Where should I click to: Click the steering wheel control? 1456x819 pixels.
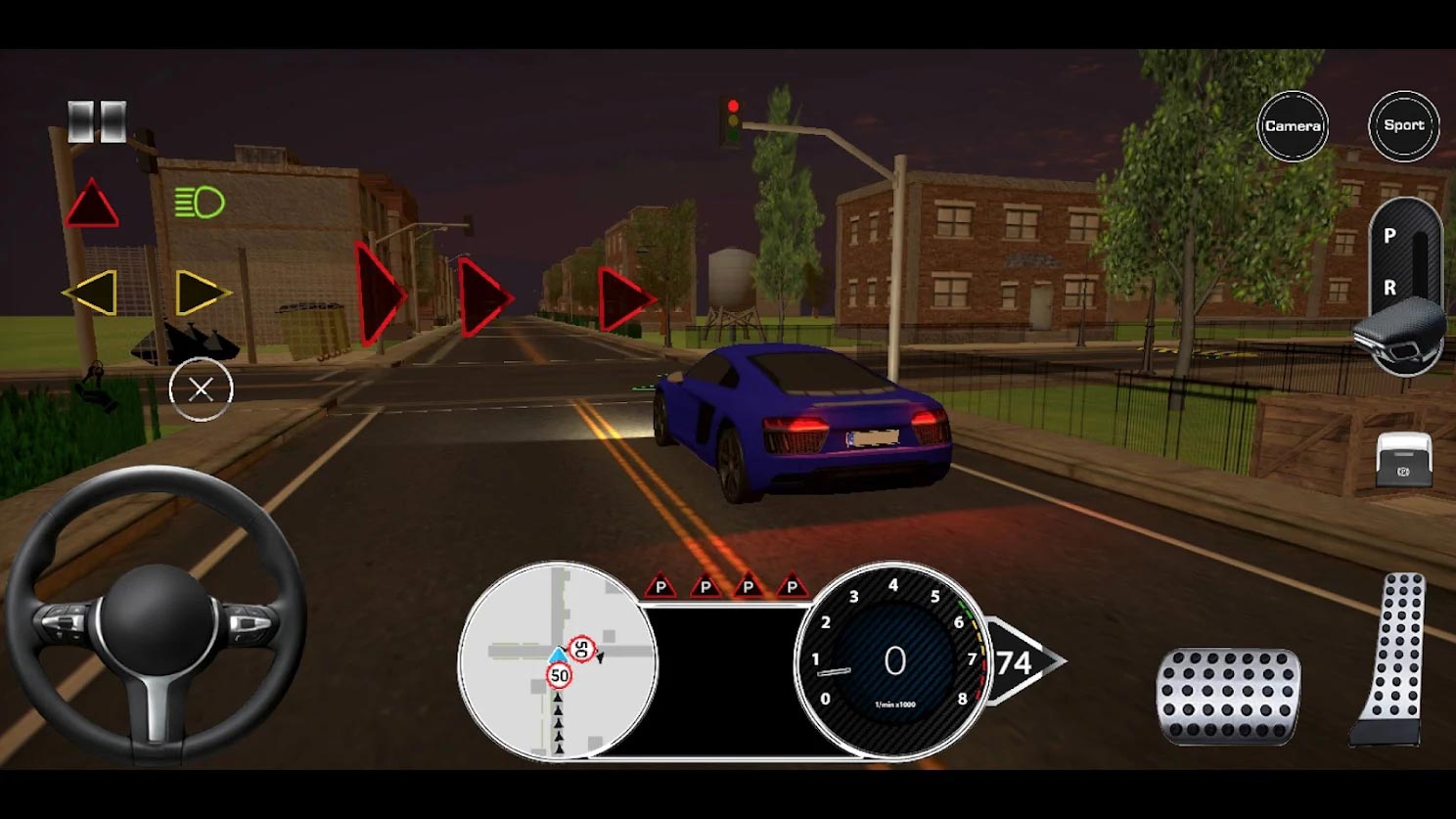point(157,616)
